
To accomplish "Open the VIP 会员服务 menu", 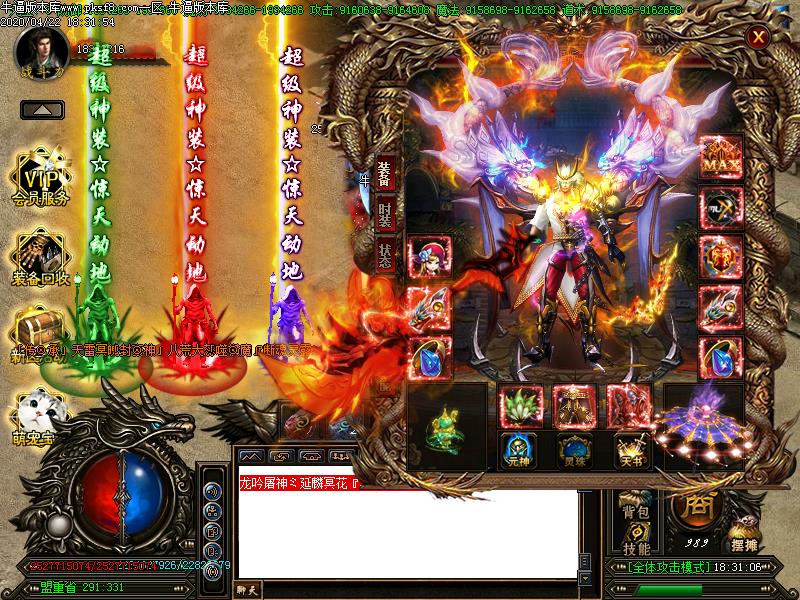I will click(x=41, y=182).
